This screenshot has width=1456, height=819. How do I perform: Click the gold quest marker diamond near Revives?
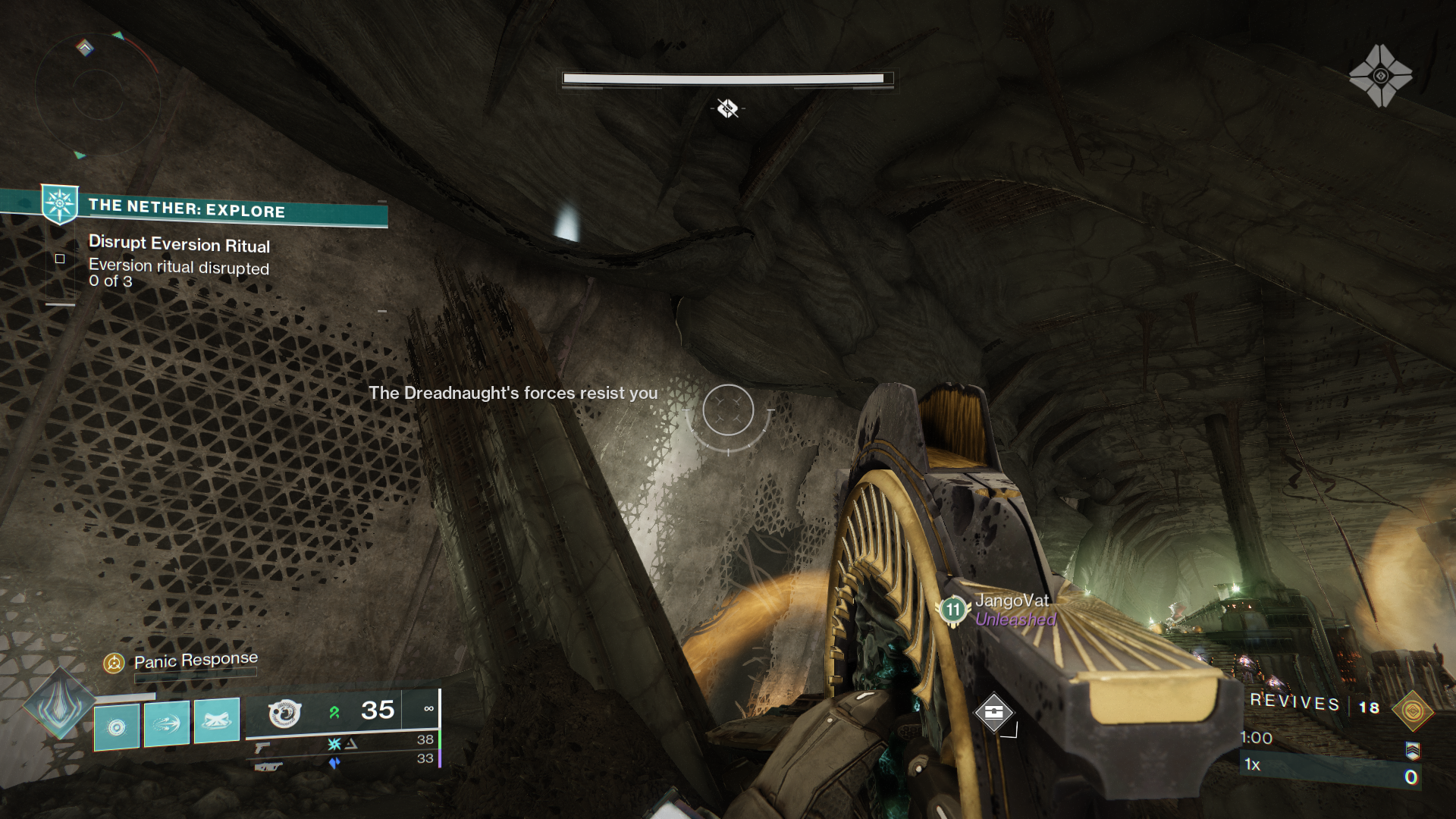point(1413,711)
